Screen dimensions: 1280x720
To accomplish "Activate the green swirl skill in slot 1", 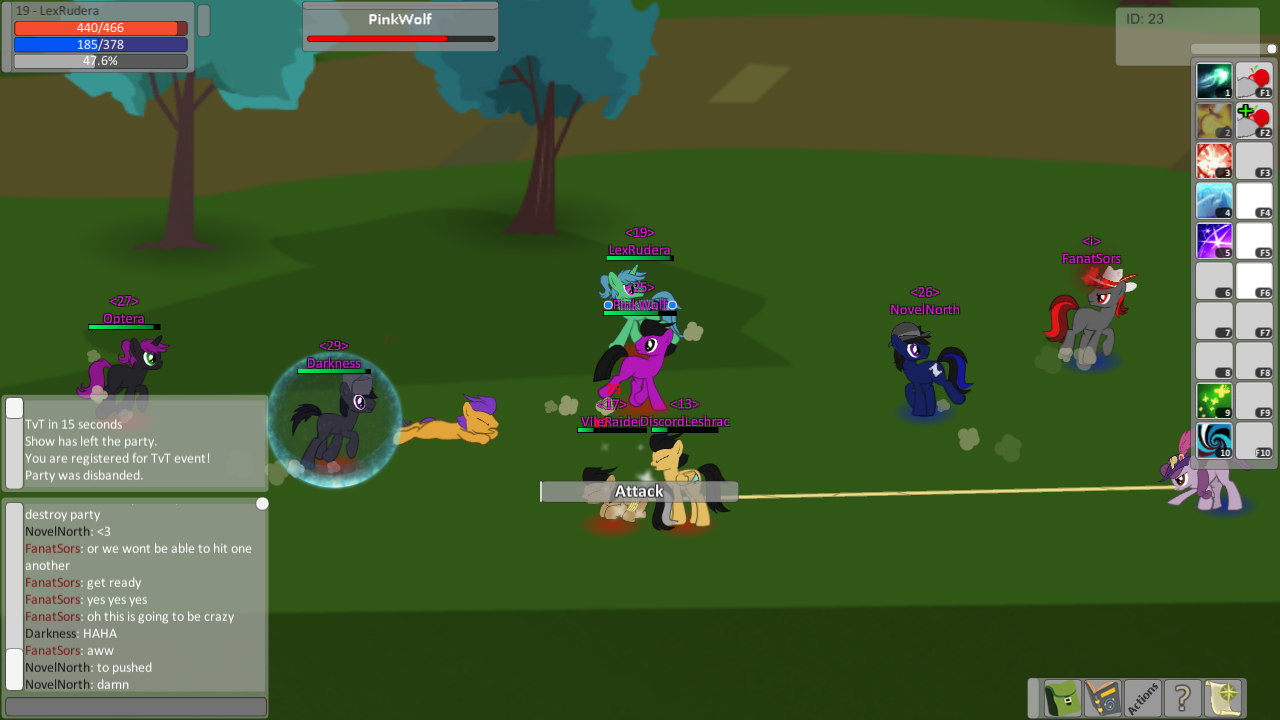I will pyautogui.click(x=1213, y=80).
